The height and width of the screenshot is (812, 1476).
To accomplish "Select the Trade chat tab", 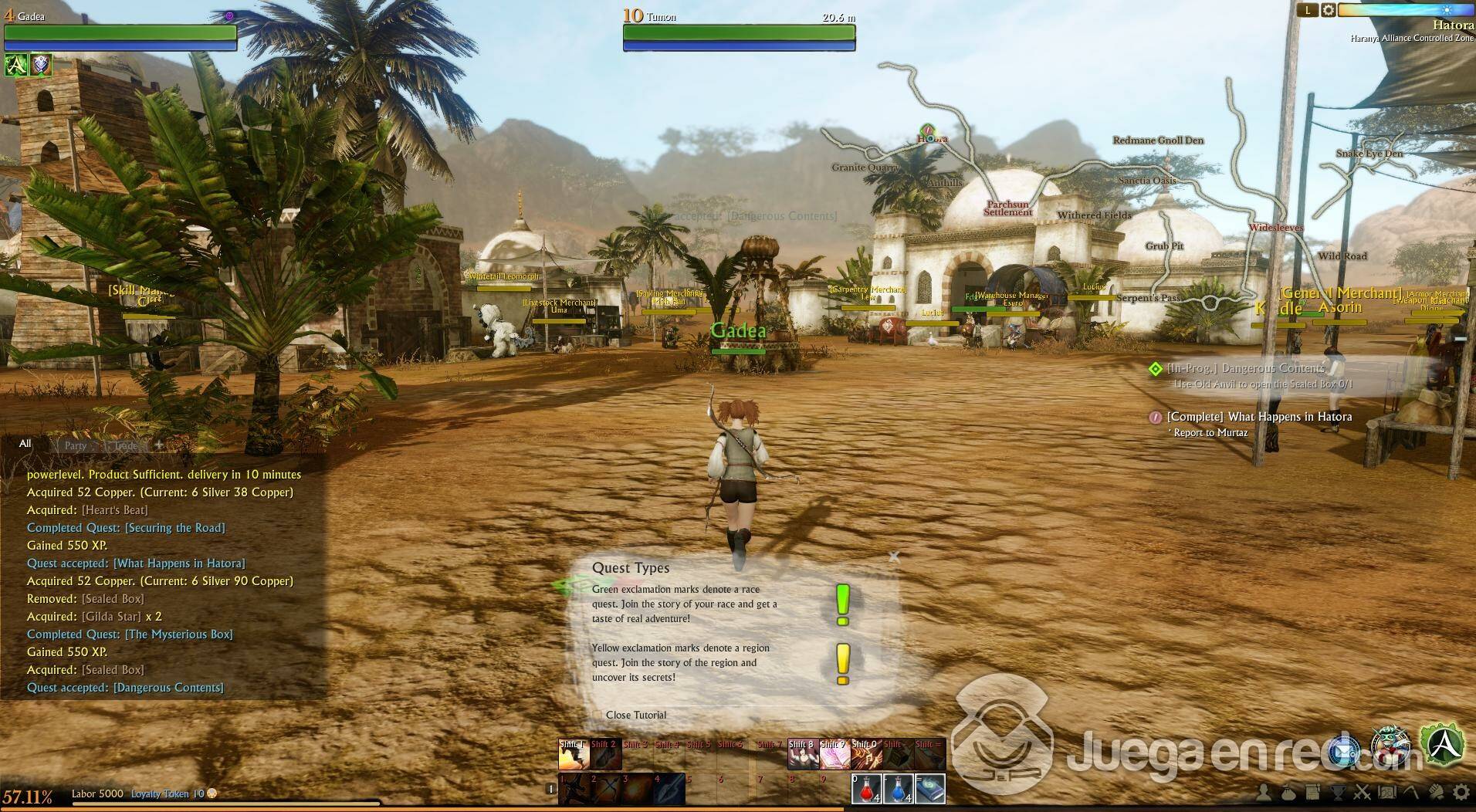I will (126, 445).
